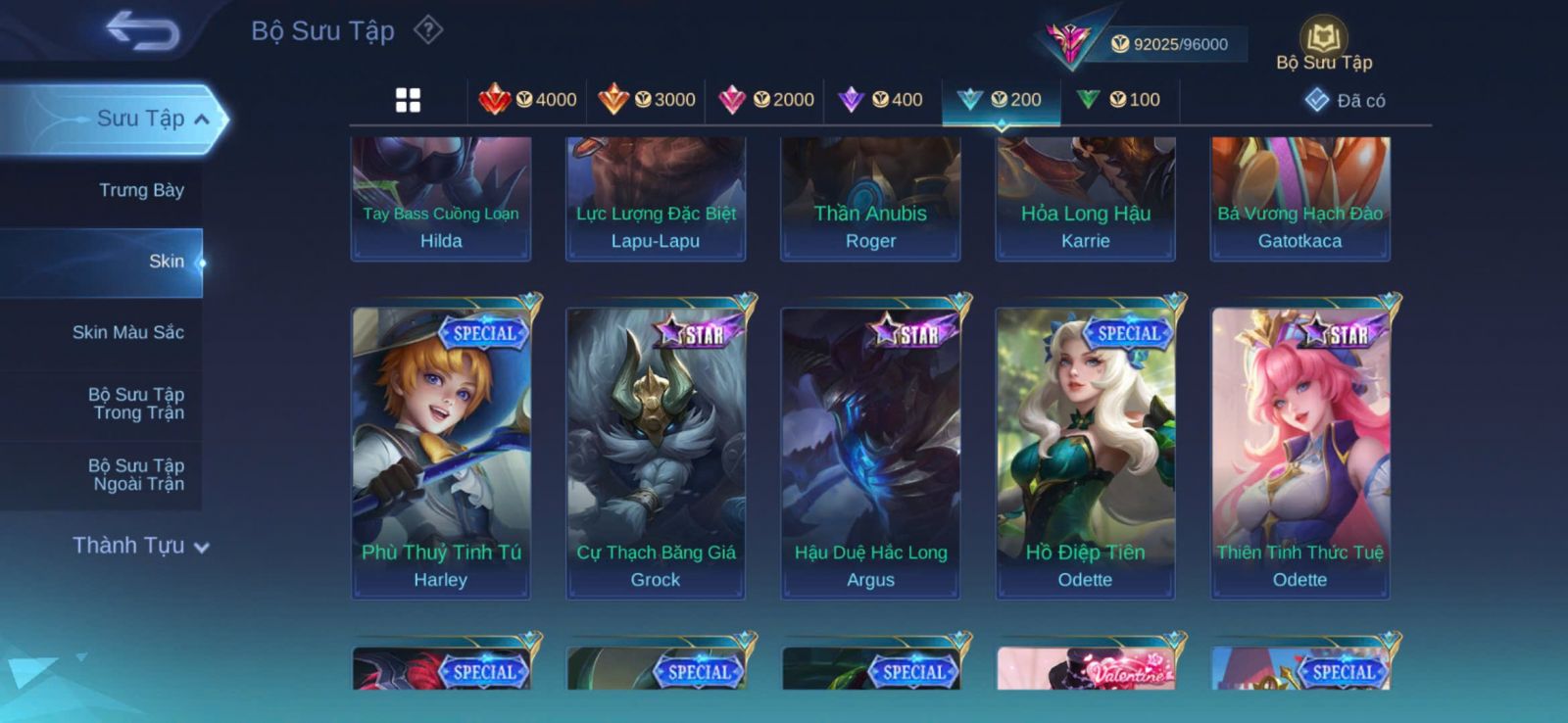Go back using the return arrow

coord(143,30)
